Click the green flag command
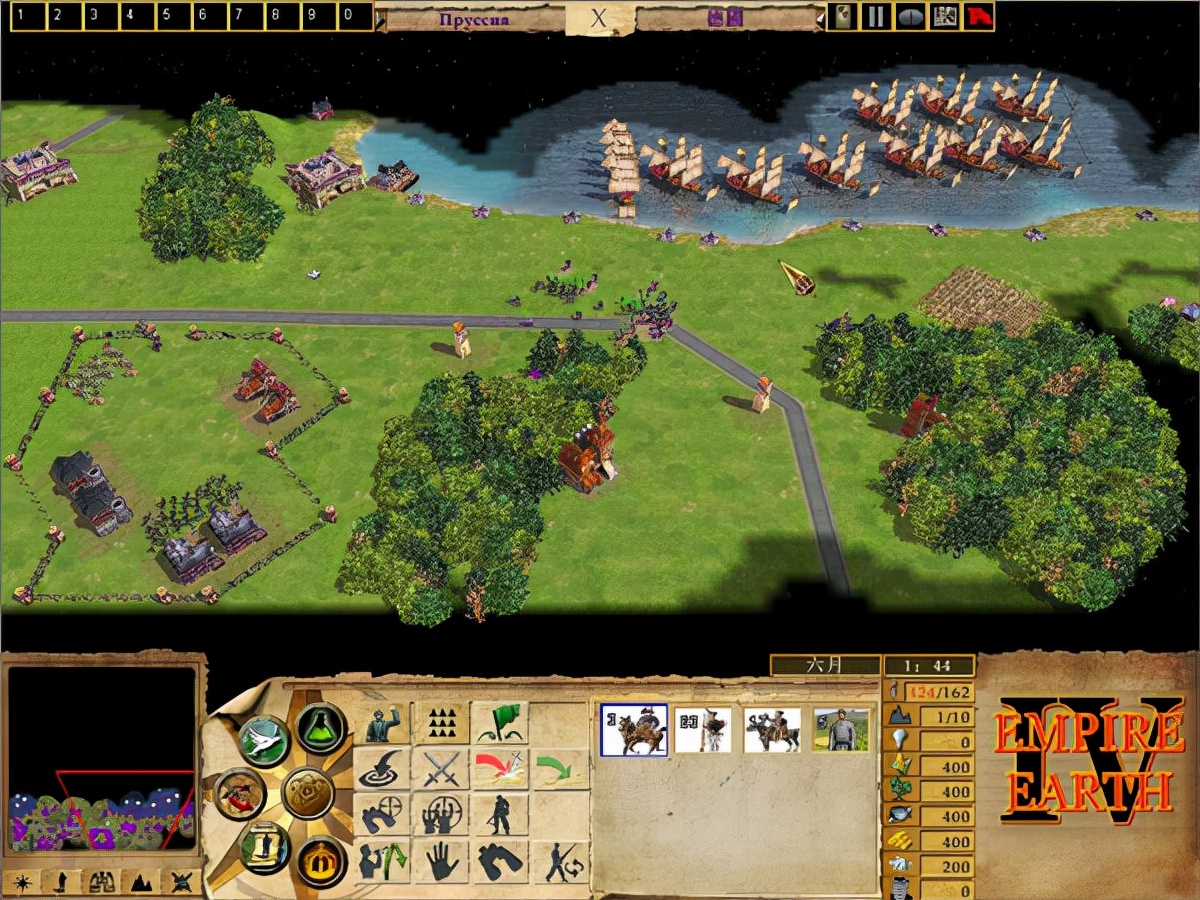Screen dimensions: 1200x900 [x=500, y=722]
